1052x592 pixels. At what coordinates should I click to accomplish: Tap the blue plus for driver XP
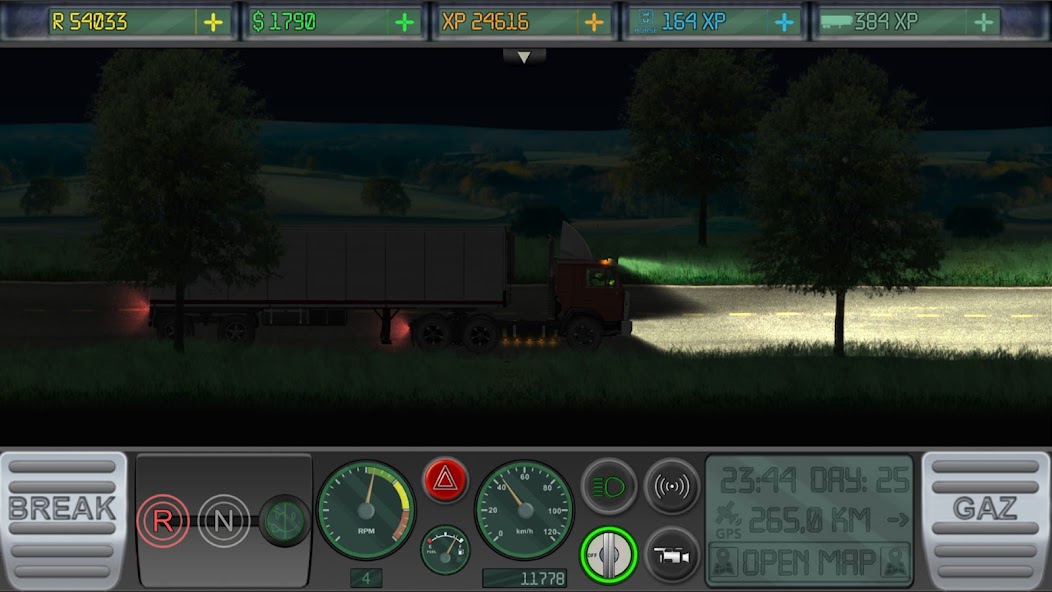click(x=785, y=22)
